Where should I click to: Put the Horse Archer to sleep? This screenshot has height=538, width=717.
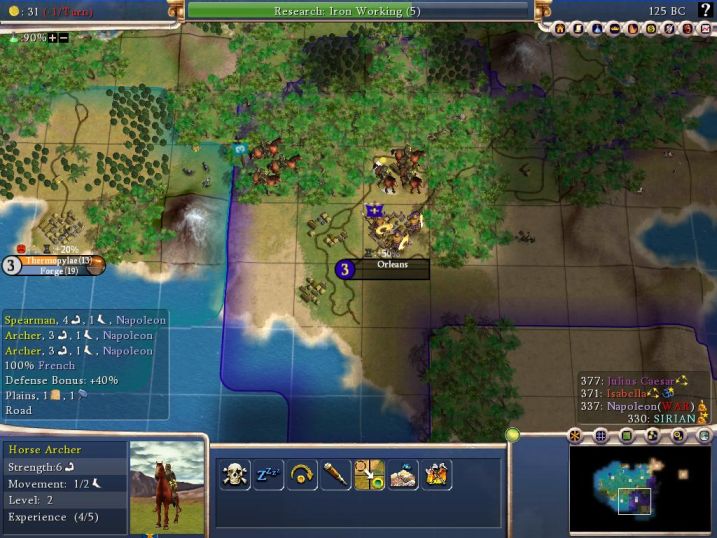(x=268, y=474)
